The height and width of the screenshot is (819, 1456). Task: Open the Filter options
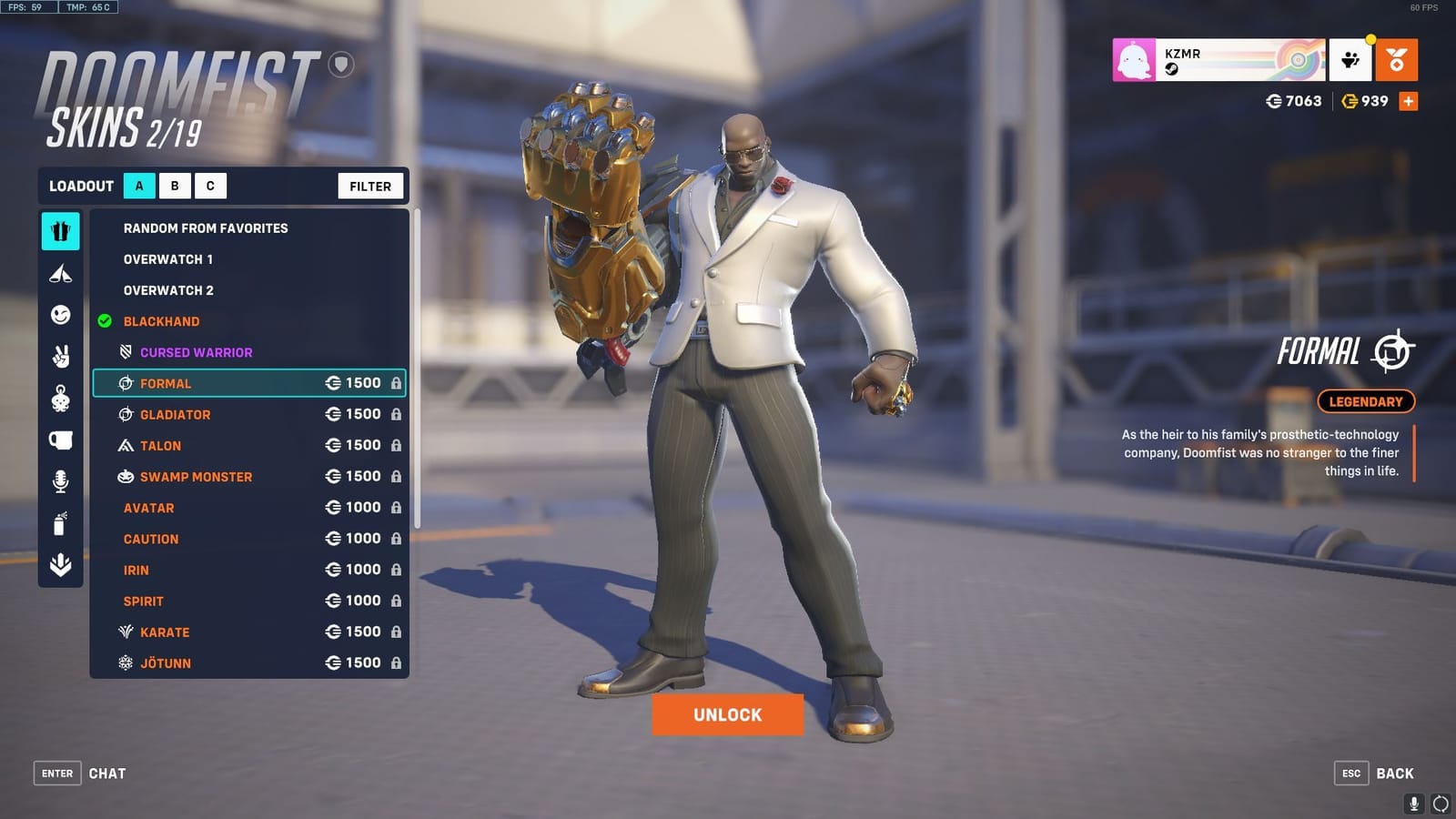coord(369,186)
